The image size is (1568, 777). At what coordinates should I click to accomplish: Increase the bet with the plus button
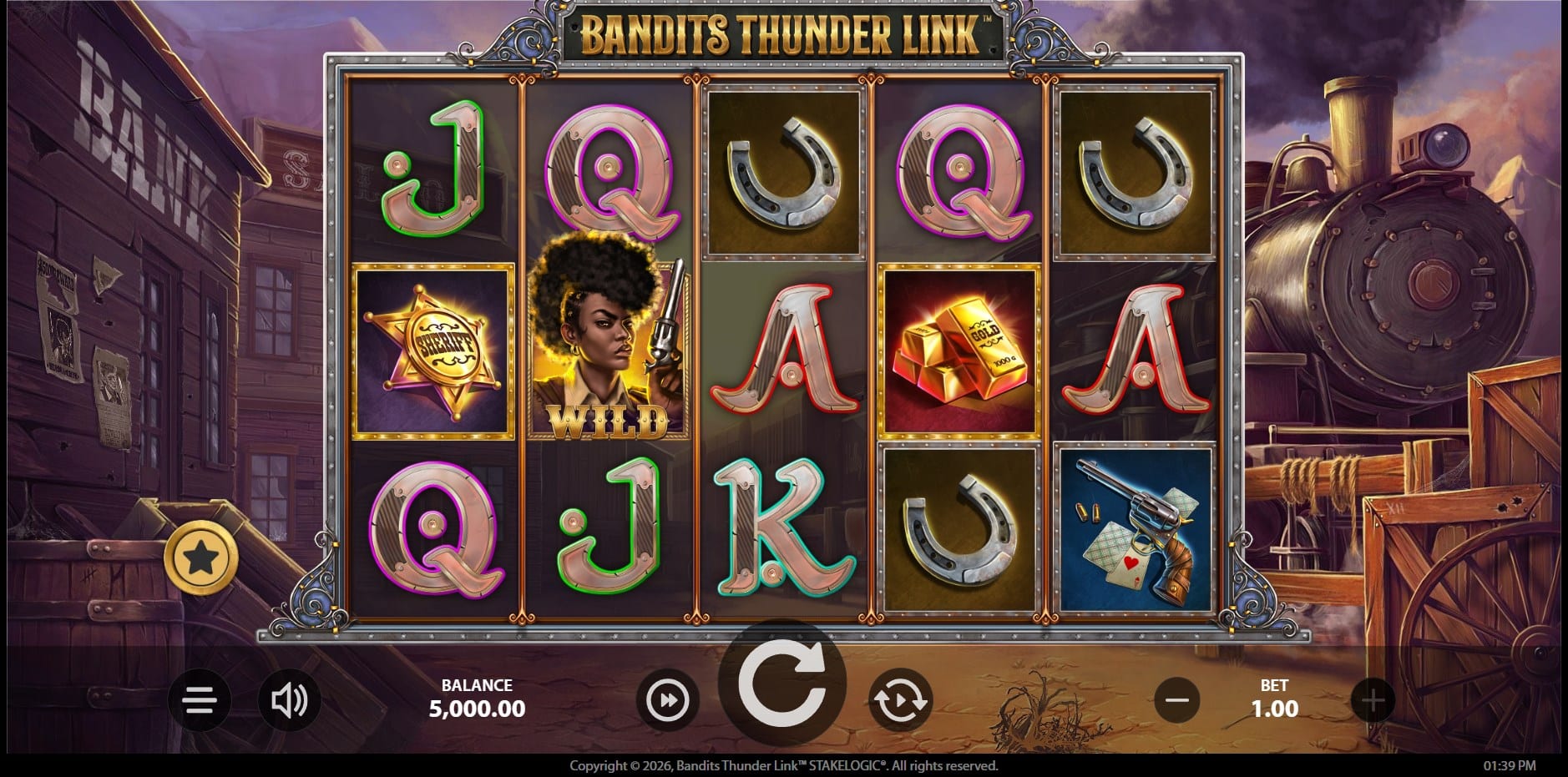coord(1373,699)
